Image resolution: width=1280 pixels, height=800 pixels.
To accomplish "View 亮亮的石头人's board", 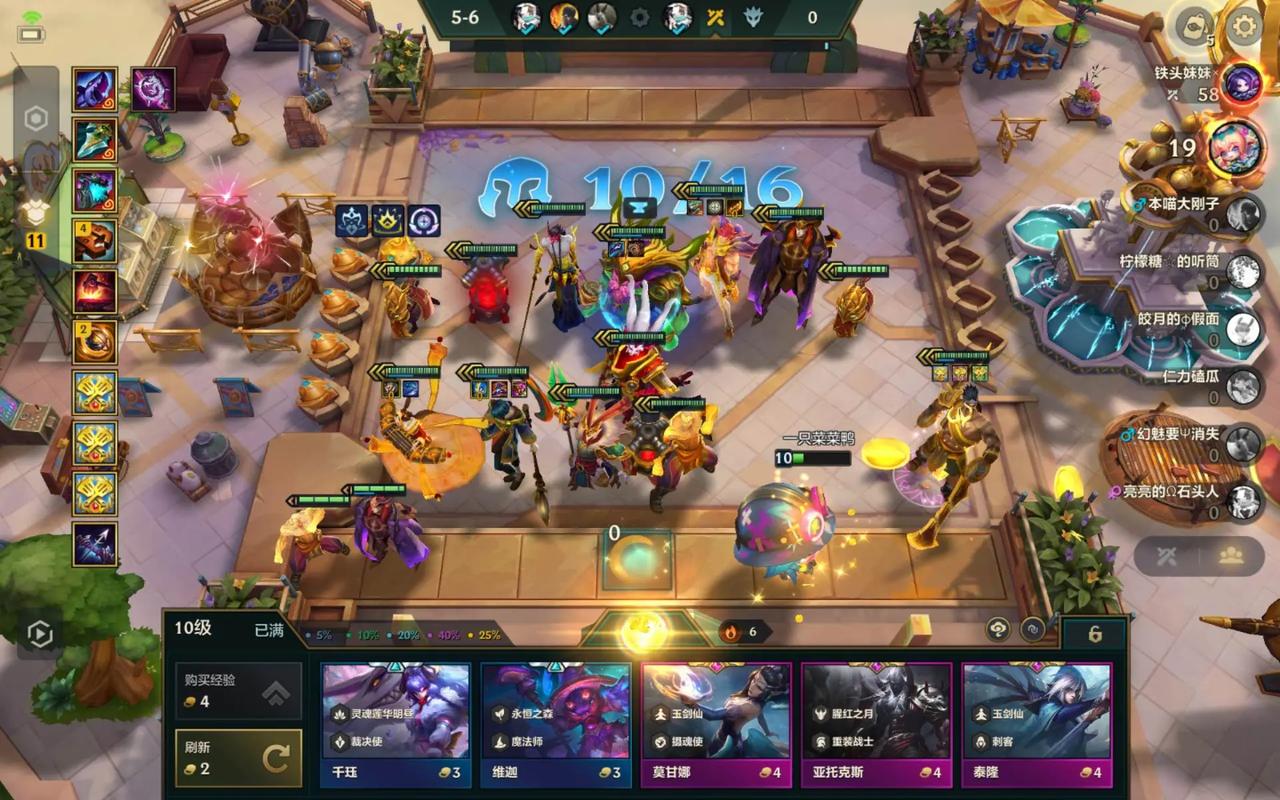I will coord(1243,501).
